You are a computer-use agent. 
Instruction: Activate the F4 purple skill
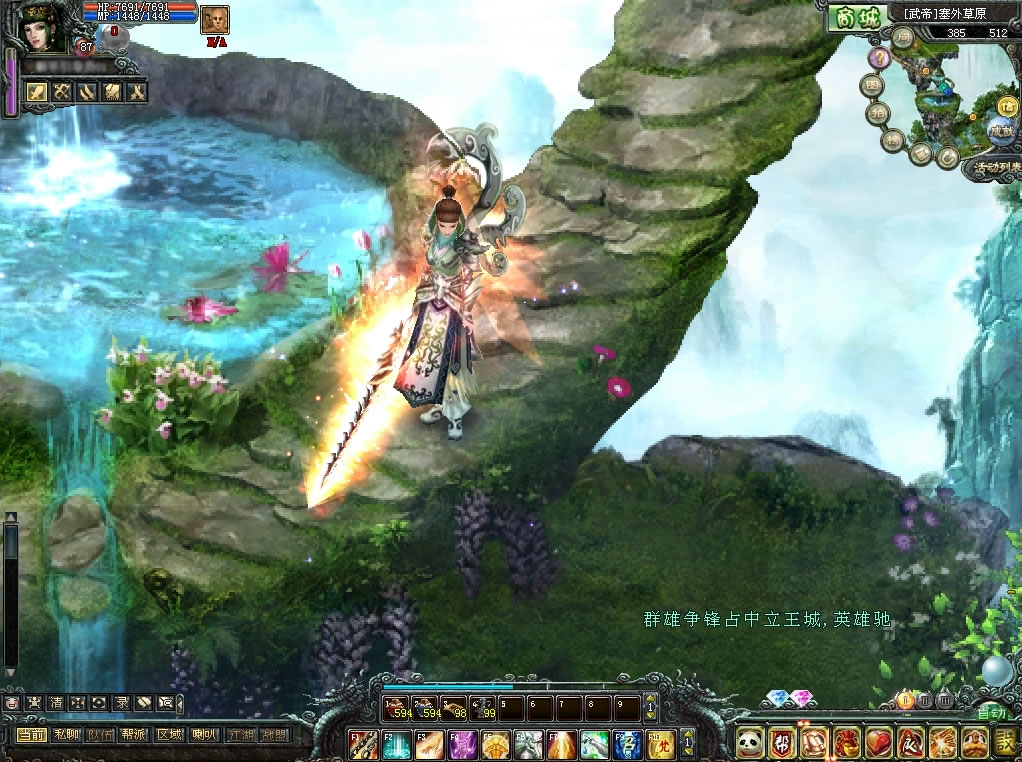463,745
